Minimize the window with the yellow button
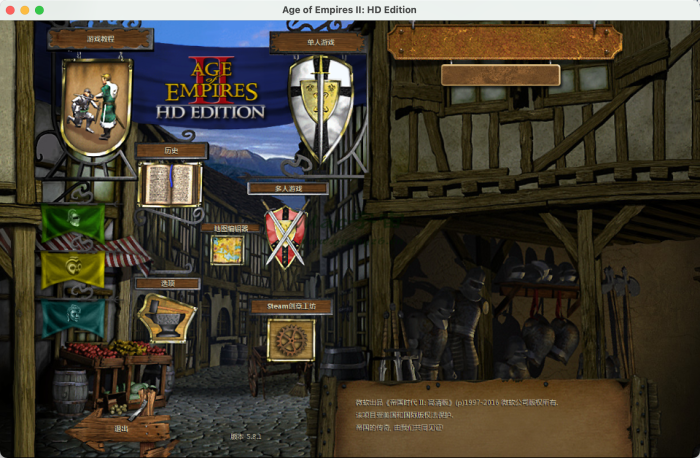Screen dimensions: 700x458 pos(24,10)
